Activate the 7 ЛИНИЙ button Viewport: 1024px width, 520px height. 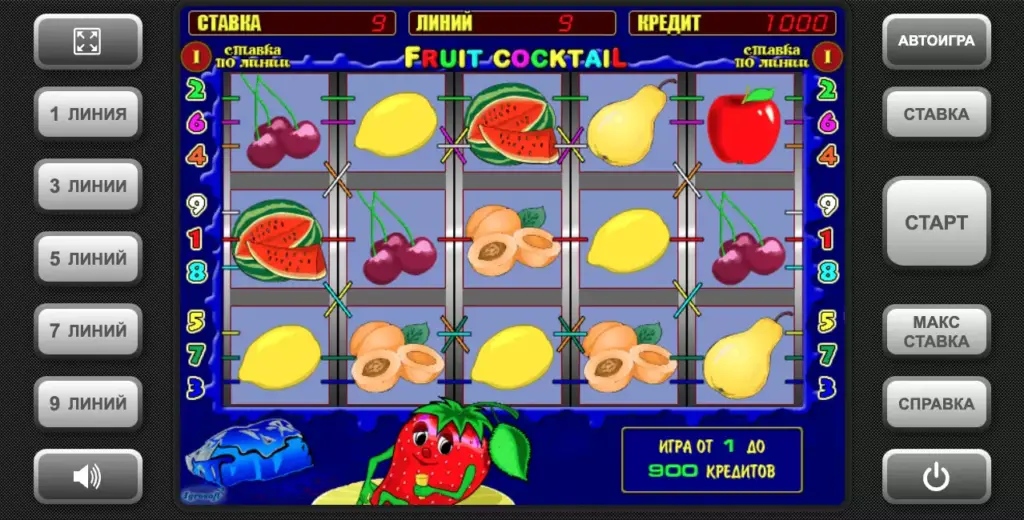pos(87,331)
